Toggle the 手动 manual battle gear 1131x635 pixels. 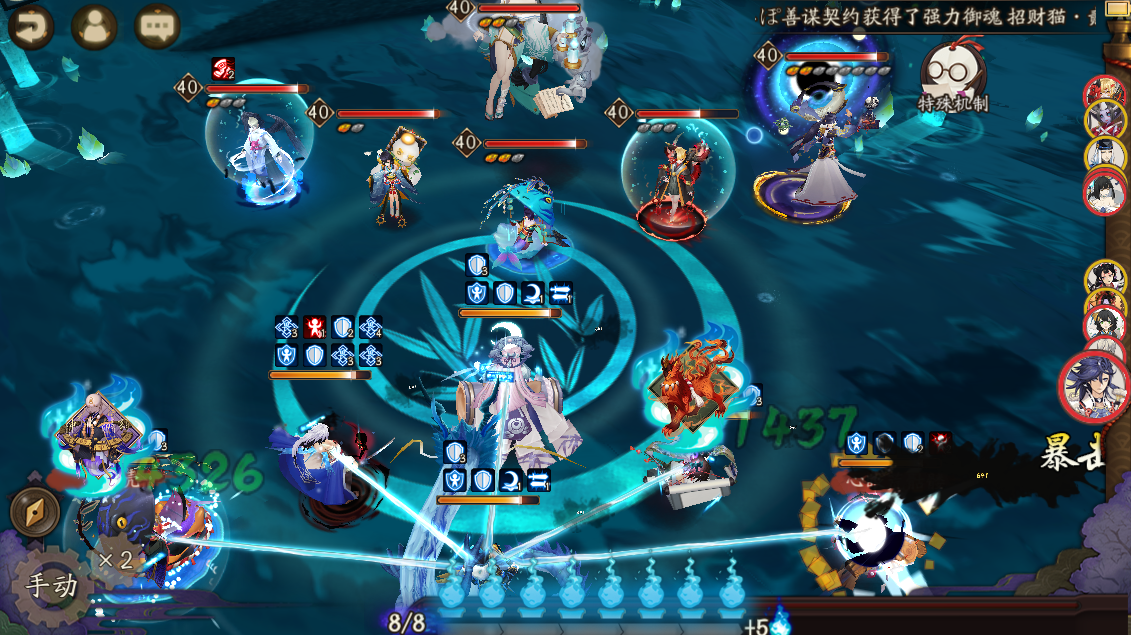51,585
